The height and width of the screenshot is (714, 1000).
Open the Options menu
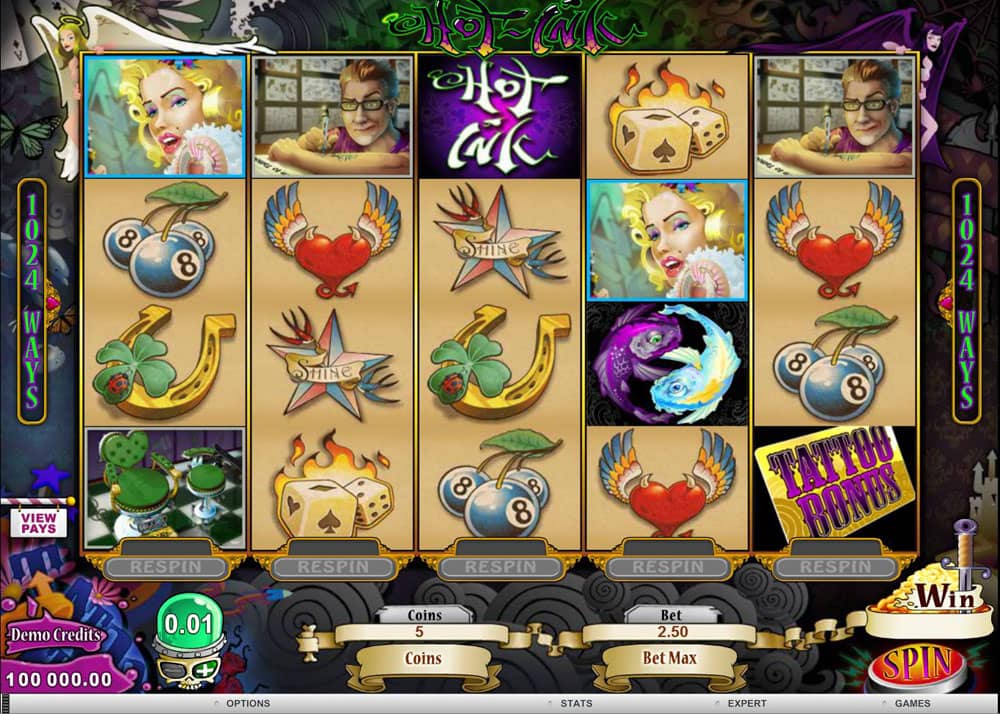(247, 703)
